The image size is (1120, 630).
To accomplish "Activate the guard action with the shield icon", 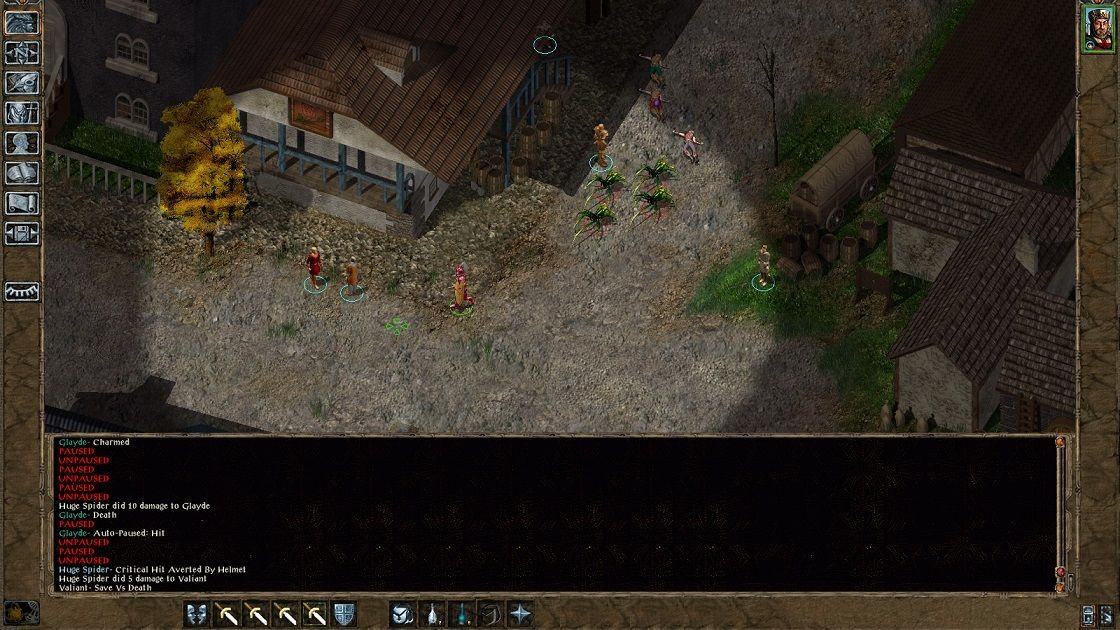I will [344, 614].
